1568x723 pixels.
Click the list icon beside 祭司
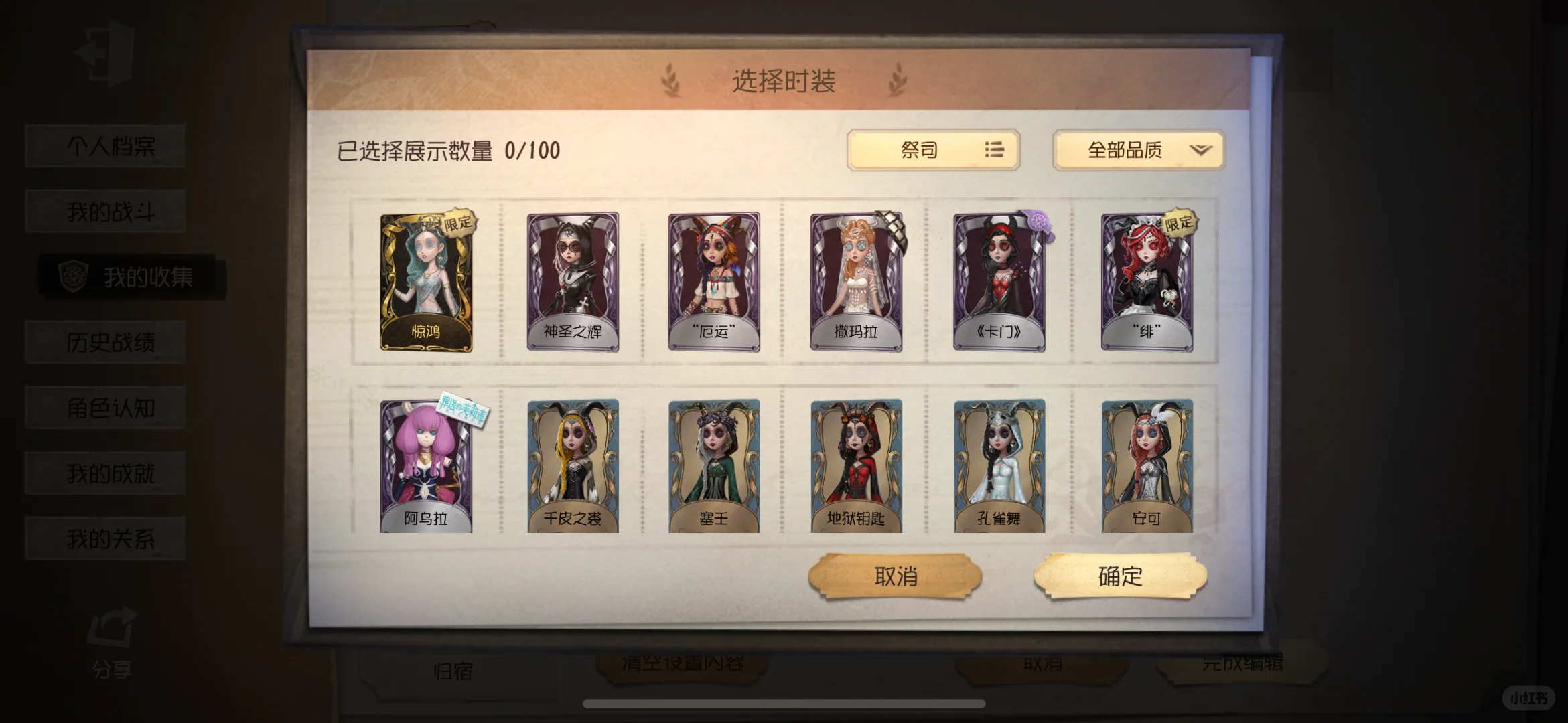point(994,151)
